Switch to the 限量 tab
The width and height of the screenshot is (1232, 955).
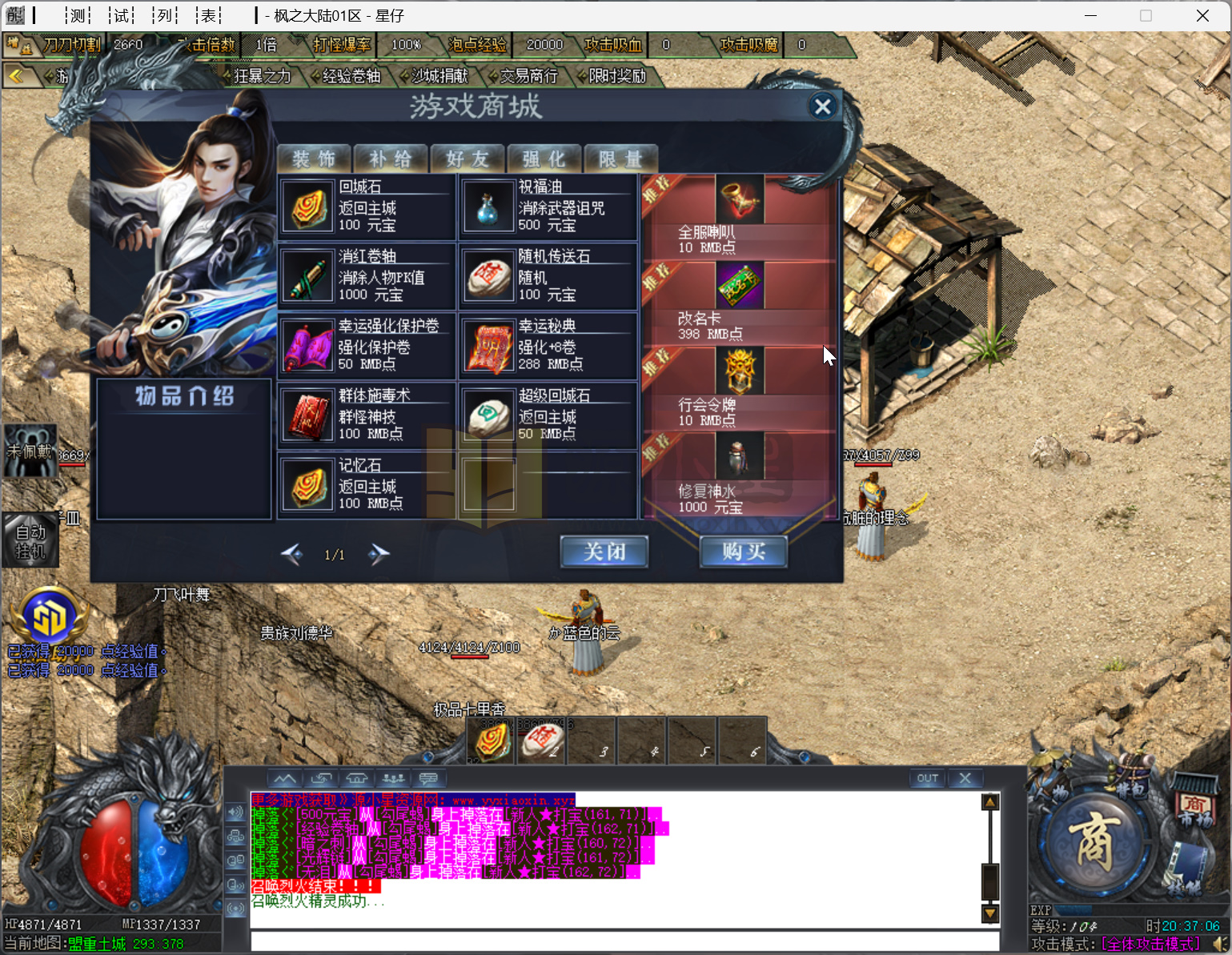click(x=621, y=159)
